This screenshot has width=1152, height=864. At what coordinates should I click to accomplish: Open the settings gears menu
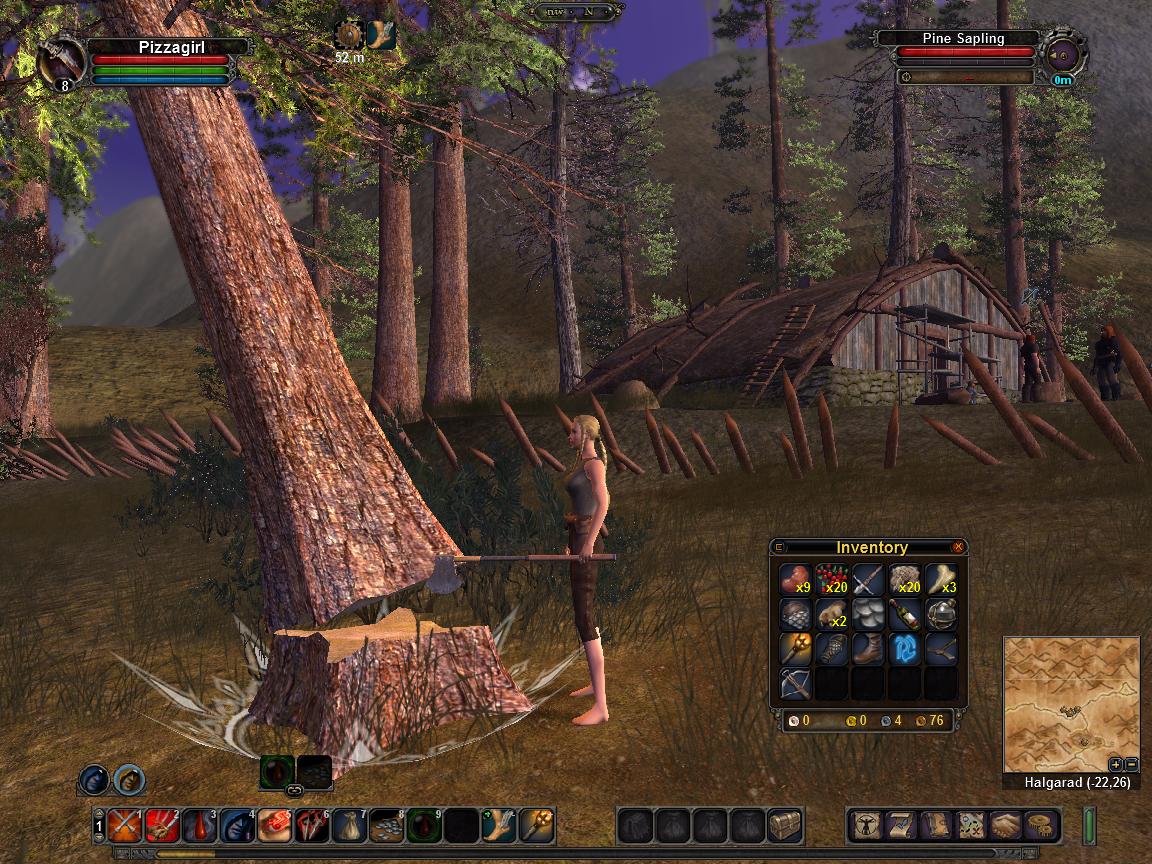[x=1042, y=825]
